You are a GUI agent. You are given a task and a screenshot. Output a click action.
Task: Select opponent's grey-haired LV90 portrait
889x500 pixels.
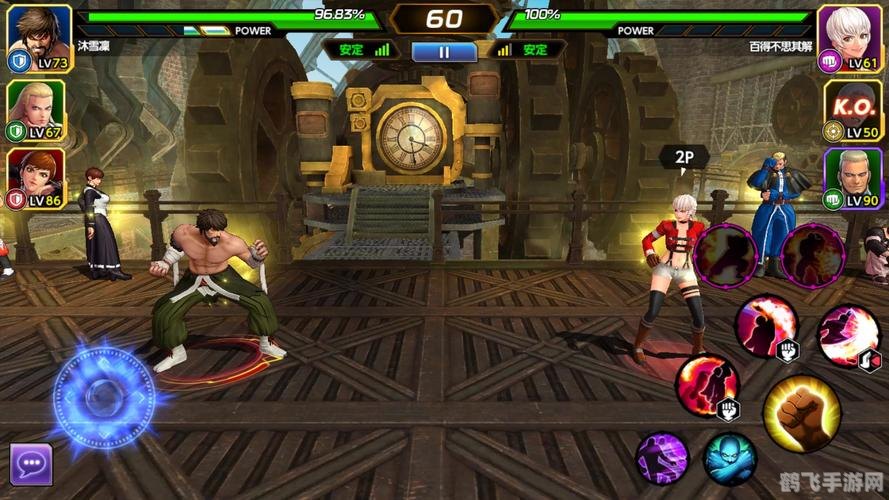[x=851, y=178]
